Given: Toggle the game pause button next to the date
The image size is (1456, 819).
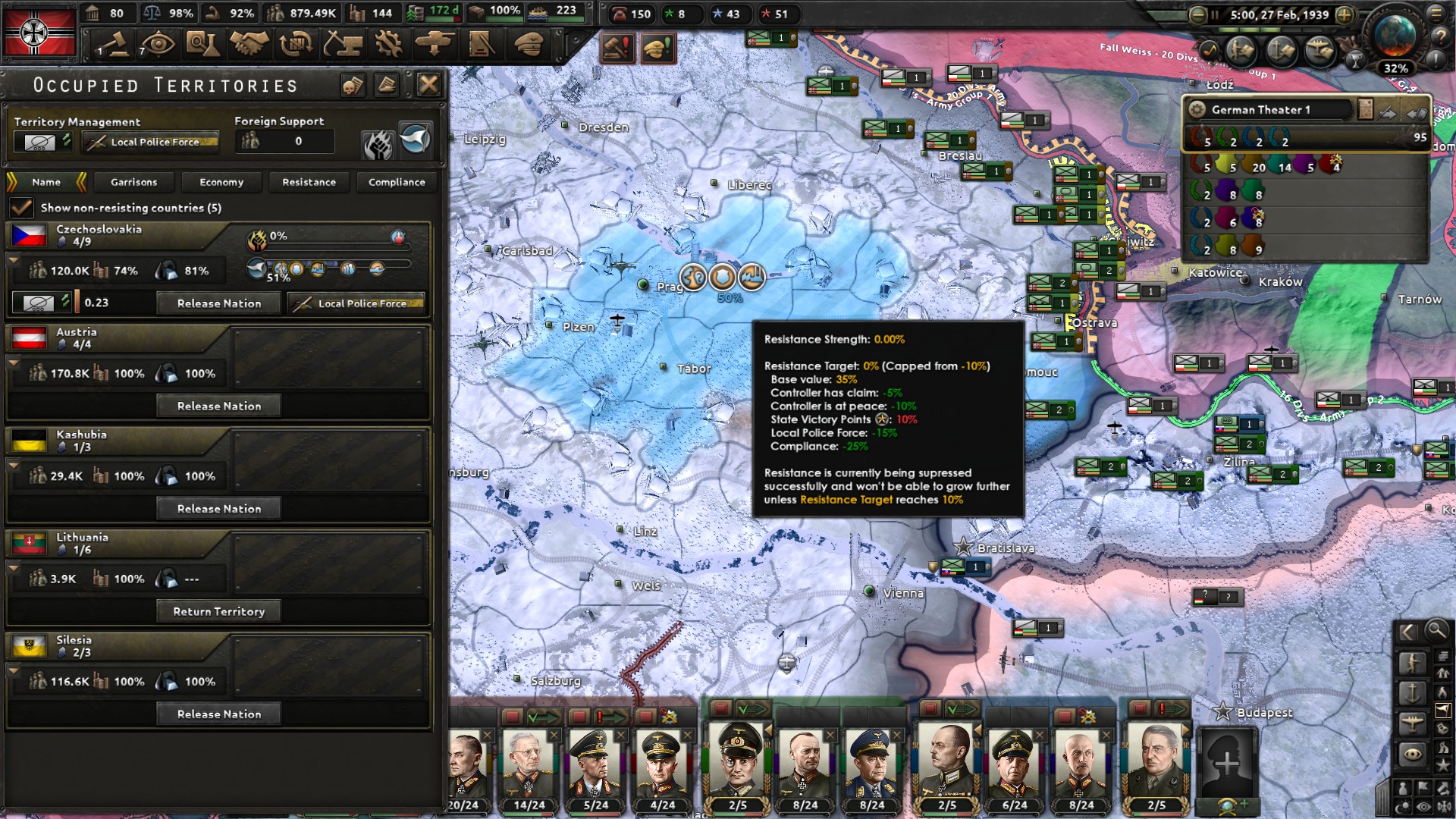Looking at the screenshot, I should coord(1214,14).
